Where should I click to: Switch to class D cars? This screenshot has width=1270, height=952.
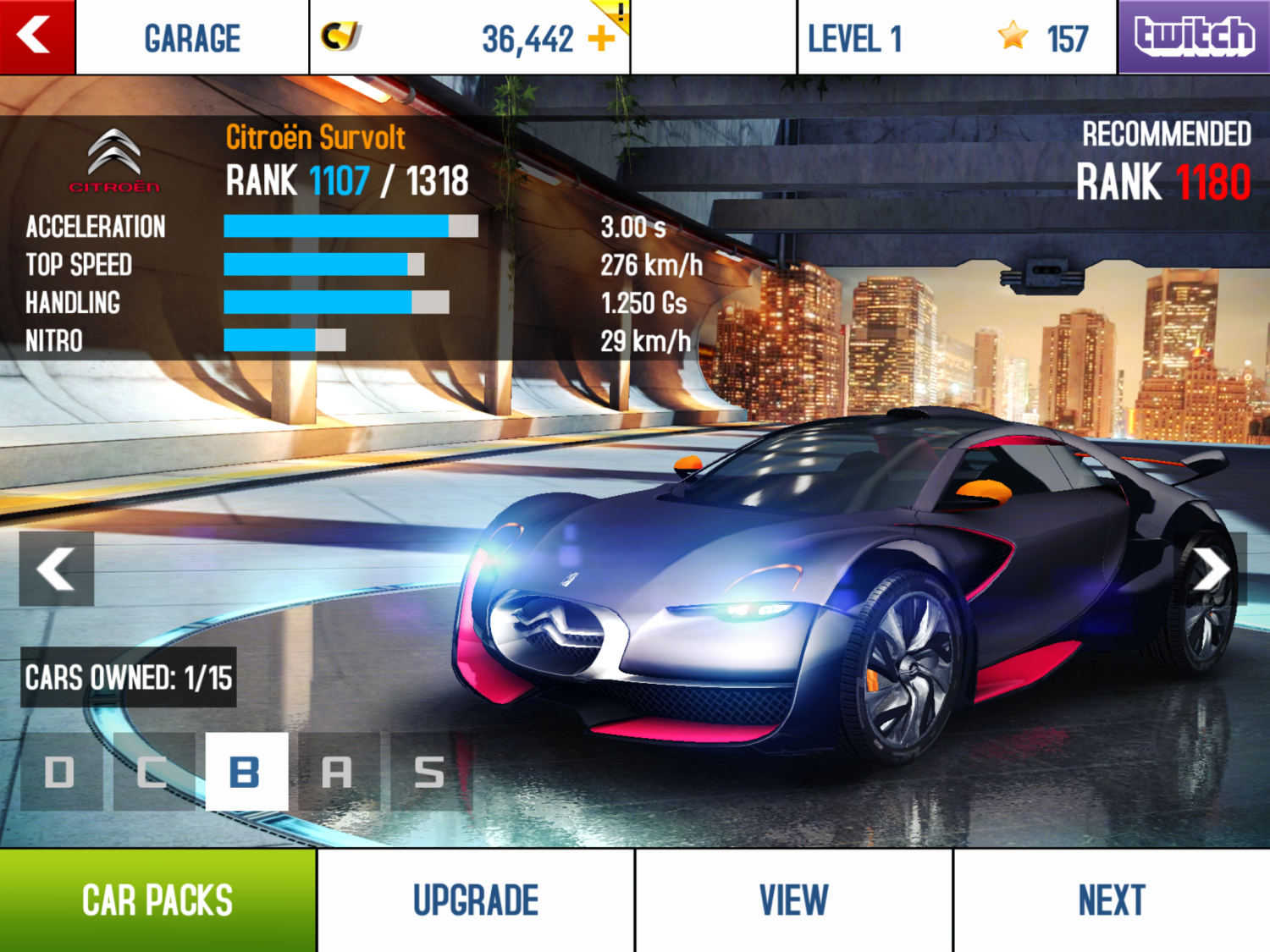[60, 772]
